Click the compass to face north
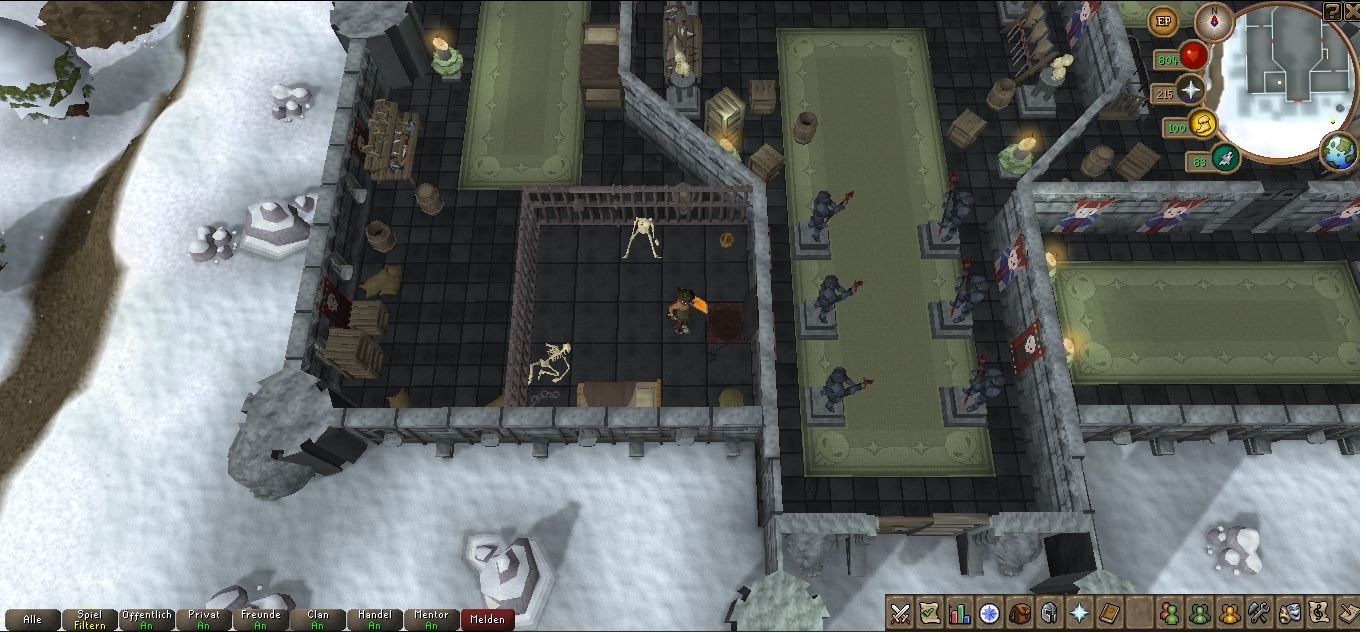 (x=1213, y=22)
